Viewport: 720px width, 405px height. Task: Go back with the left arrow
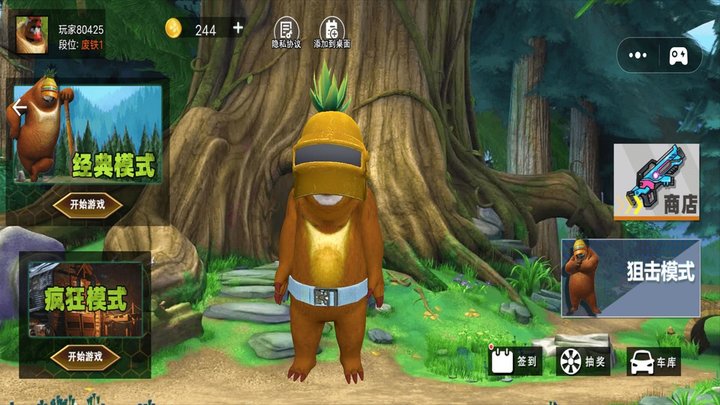point(18,108)
